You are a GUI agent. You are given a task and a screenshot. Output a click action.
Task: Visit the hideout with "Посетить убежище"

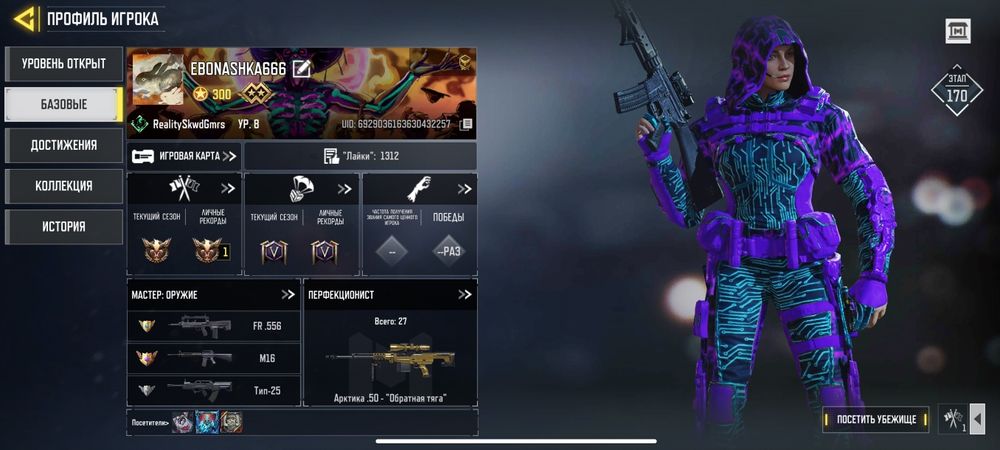coord(877,418)
